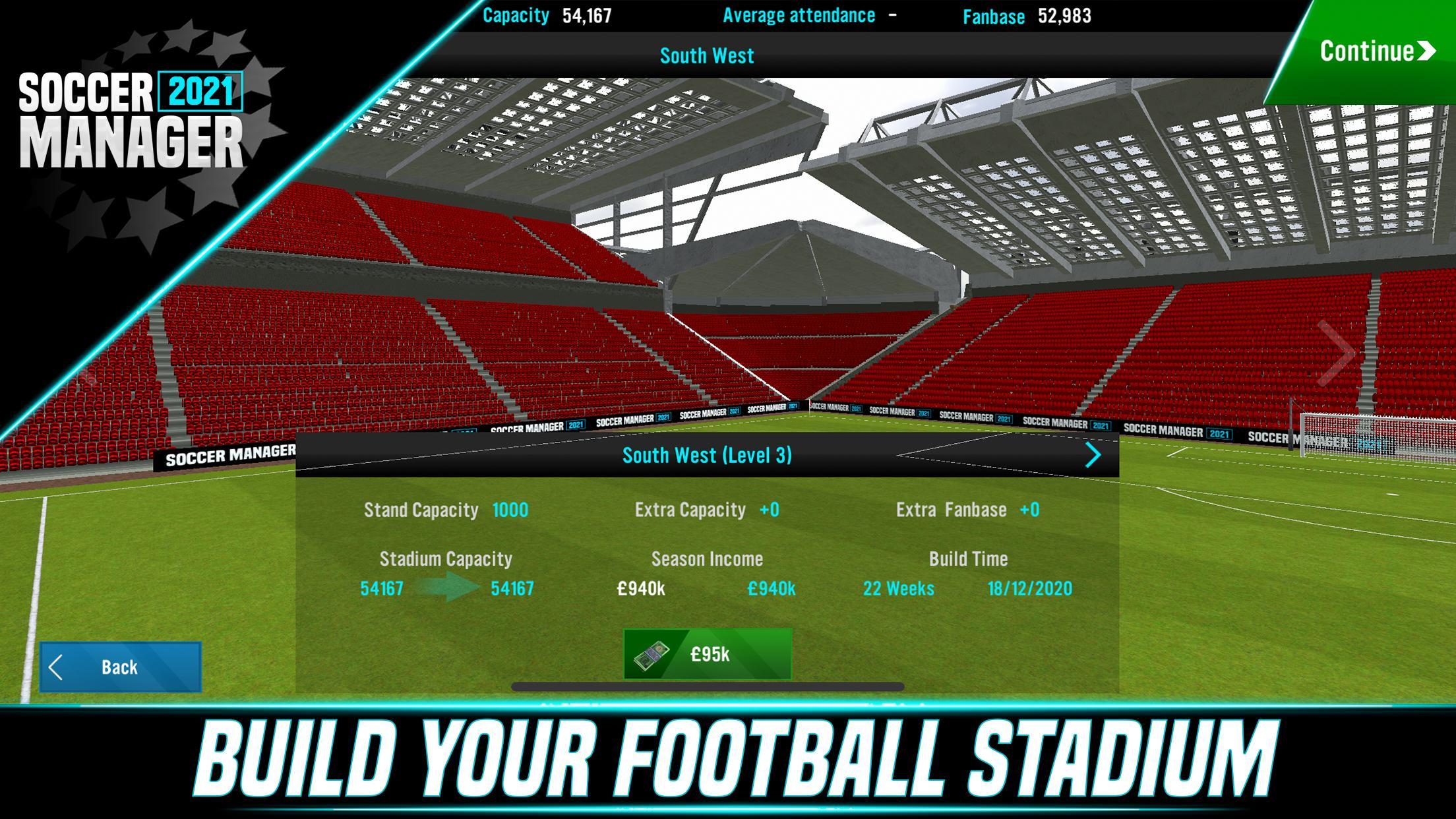This screenshot has height=819, width=1456.
Task: Click the Continue arrow icon
Action: point(1428,49)
